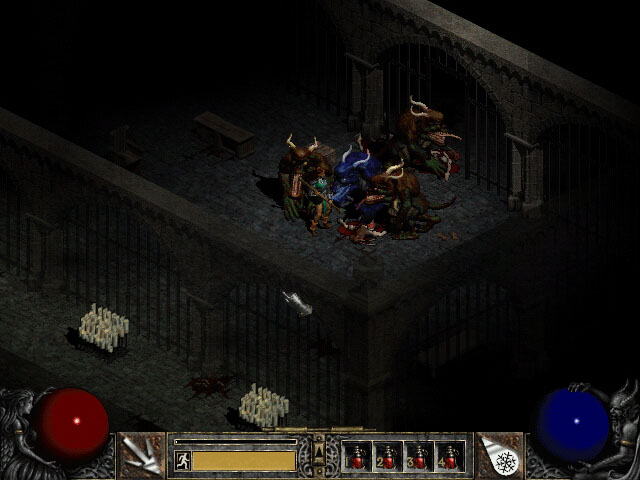The image size is (640, 480).
Task: Toggle the run/walk button
Action: [183, 460]
